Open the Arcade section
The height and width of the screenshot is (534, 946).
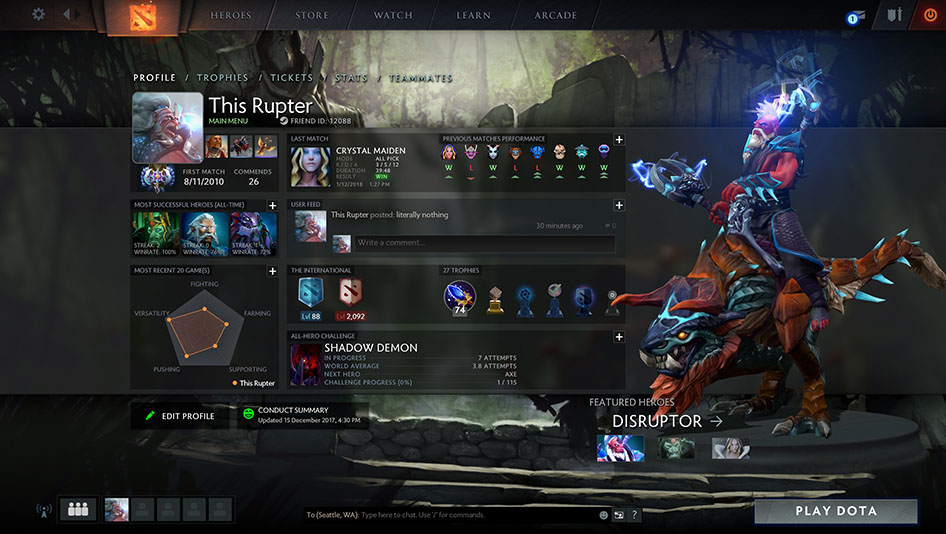pyautogui.click(x=556, y=16)
